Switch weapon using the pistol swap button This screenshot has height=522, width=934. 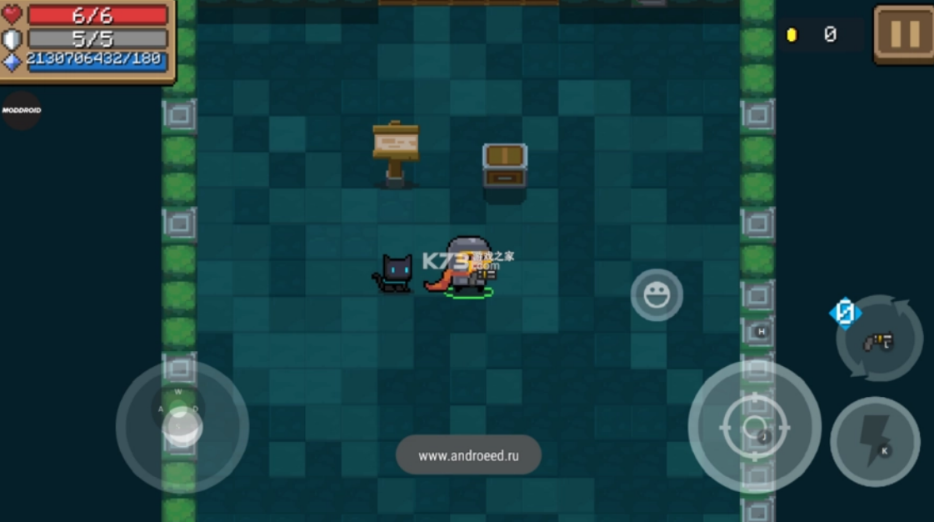coord(879,340)
